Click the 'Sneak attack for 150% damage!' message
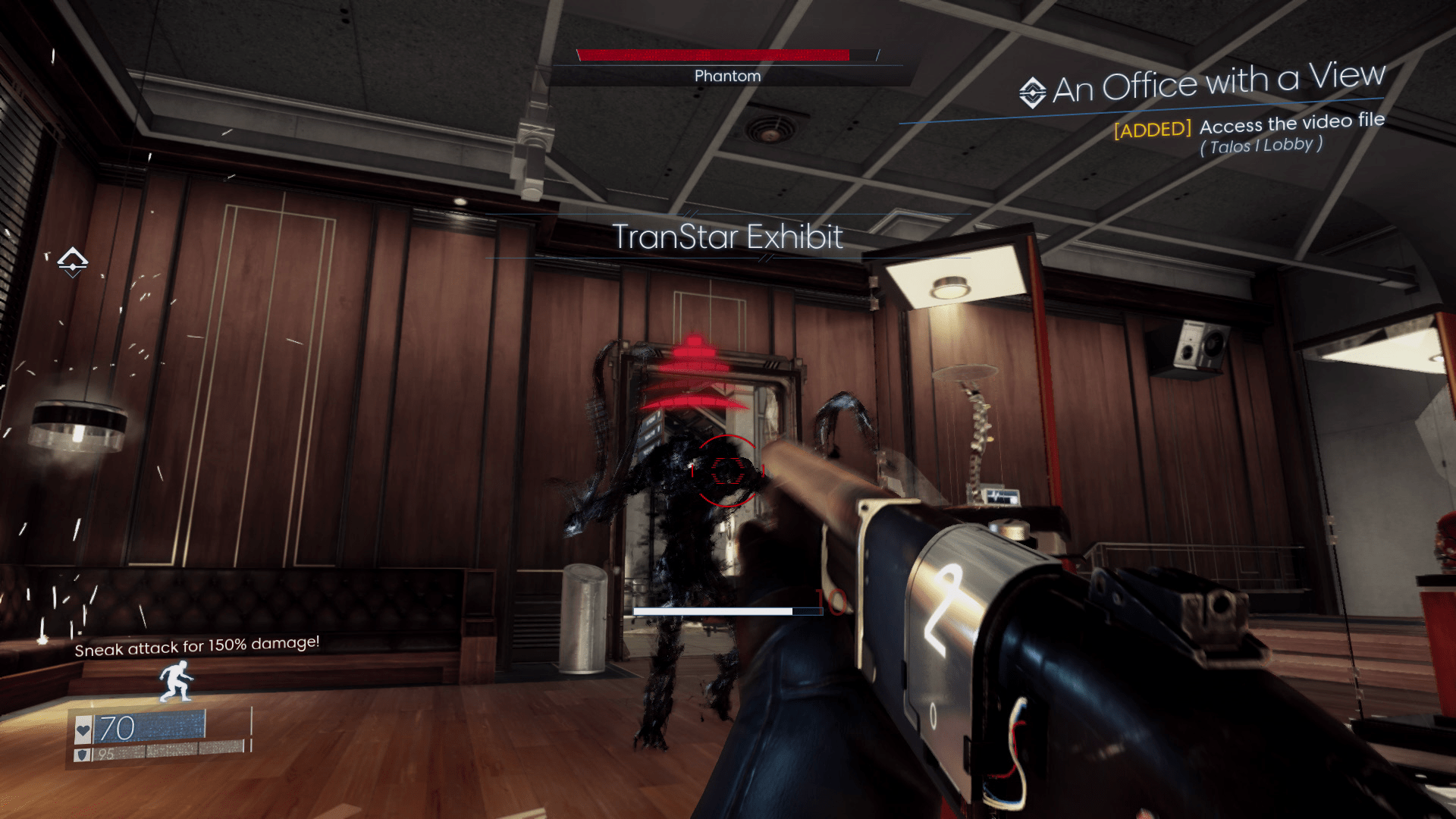The width and height of the screenshot is (1456, 819). coord(197,649)
